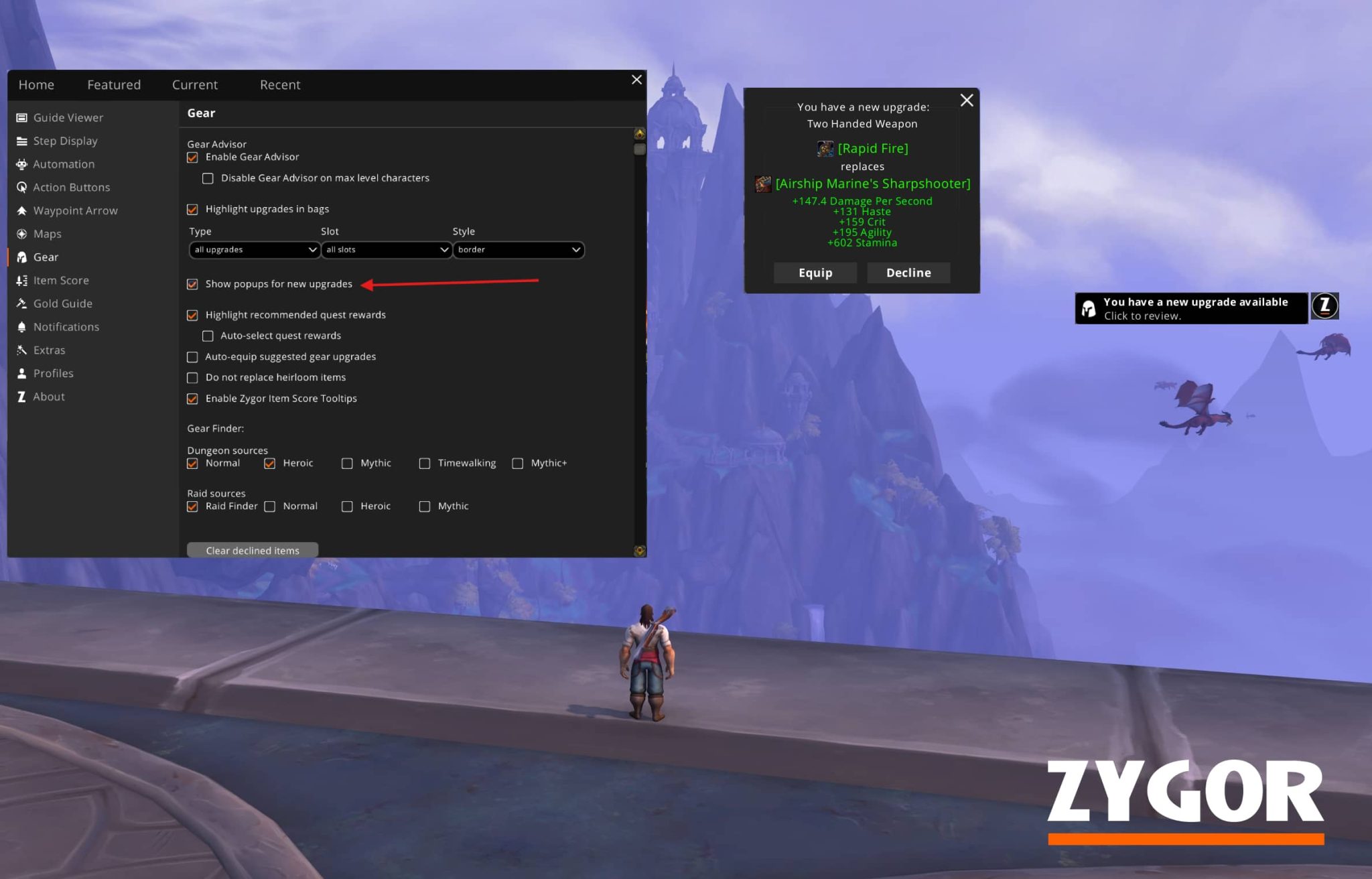The width and height of the screenshot is (1372, 879).
Task: Select the Gear helmet icon
Action: pyautogui.click(x=22, y=257)
